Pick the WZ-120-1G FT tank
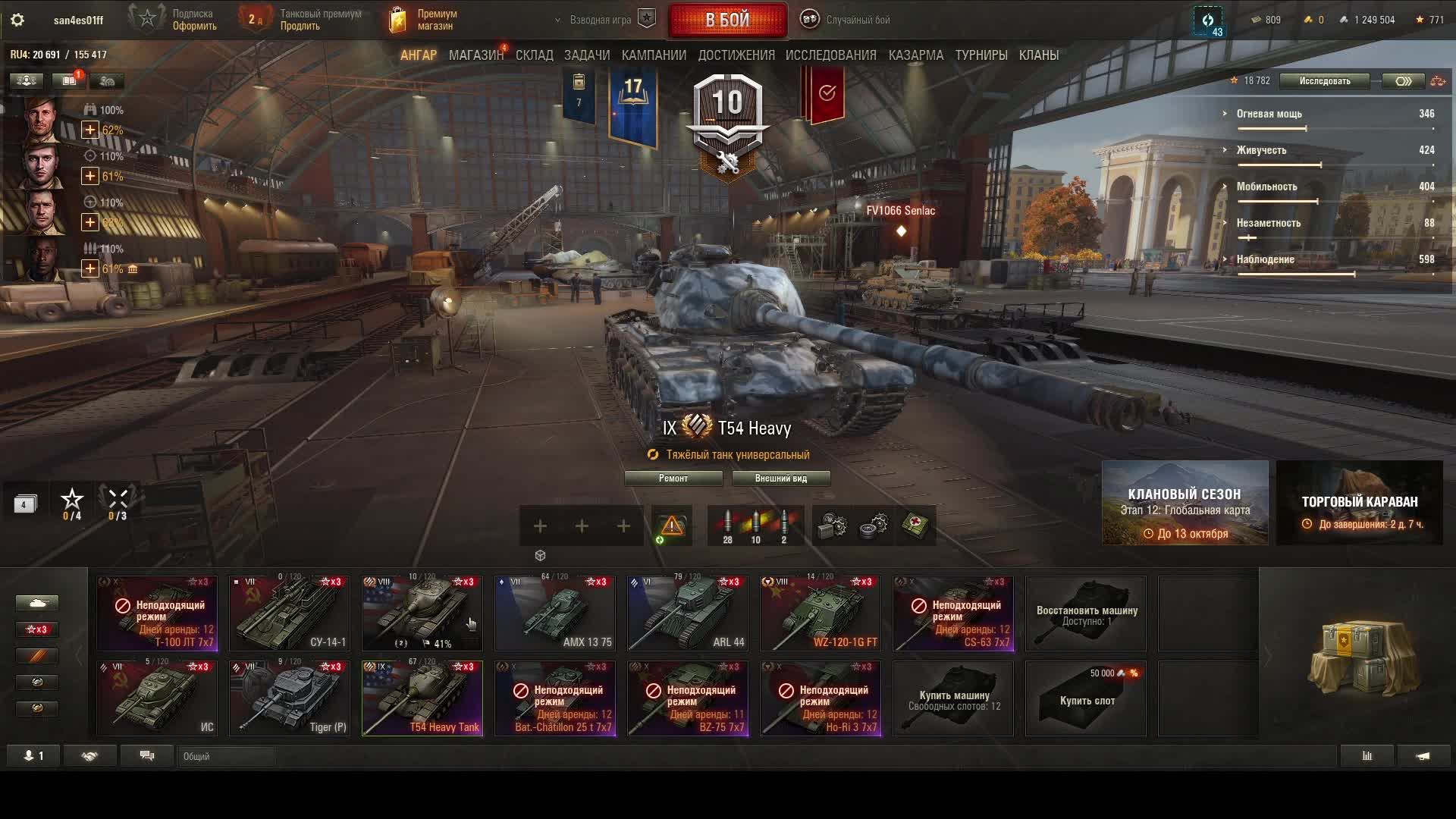The width and height of the screenshot is (1456, 819). [x=821, y=613]
